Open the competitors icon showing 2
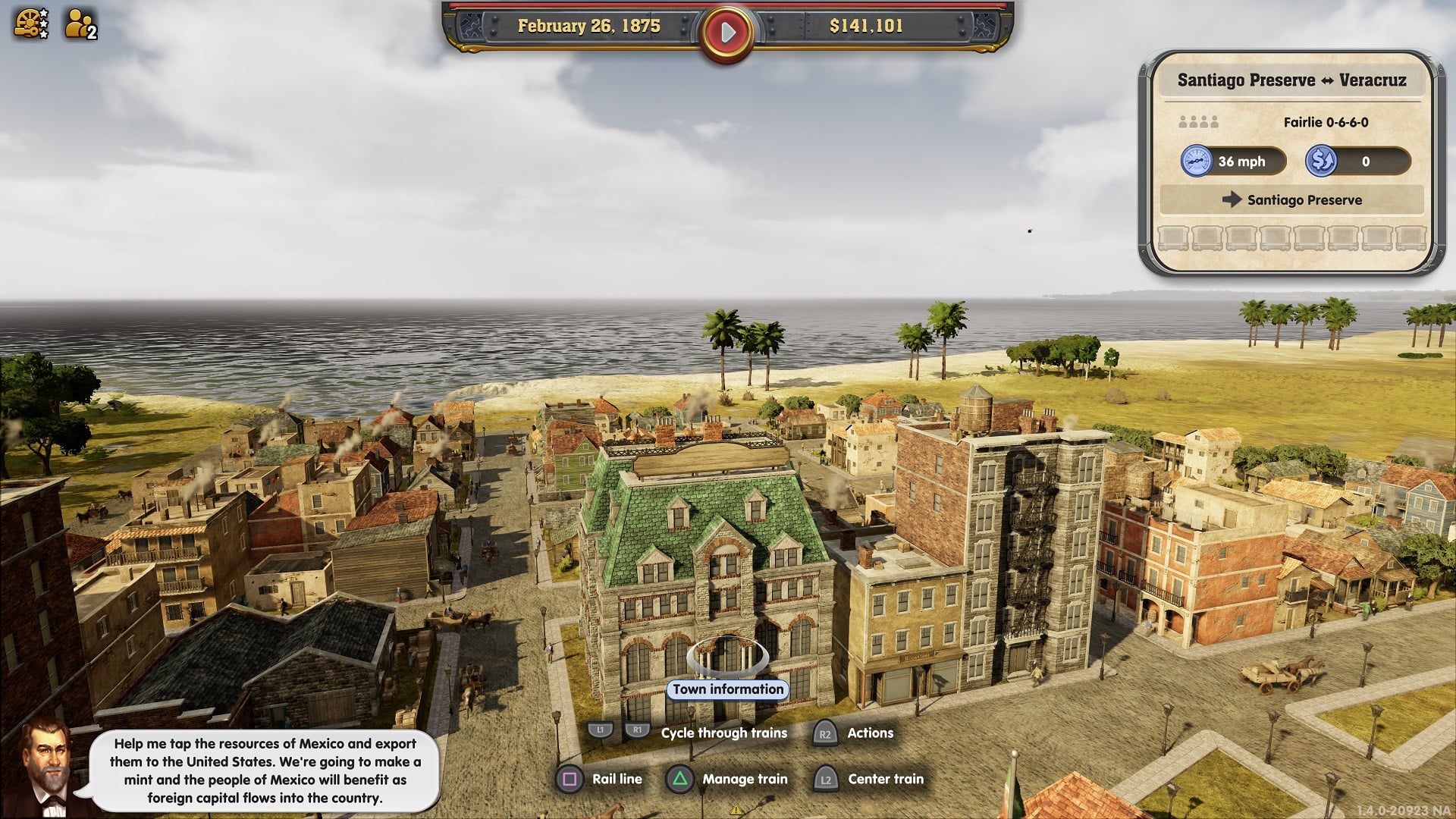Screen dimensions: 1456x819 [80, 24]
